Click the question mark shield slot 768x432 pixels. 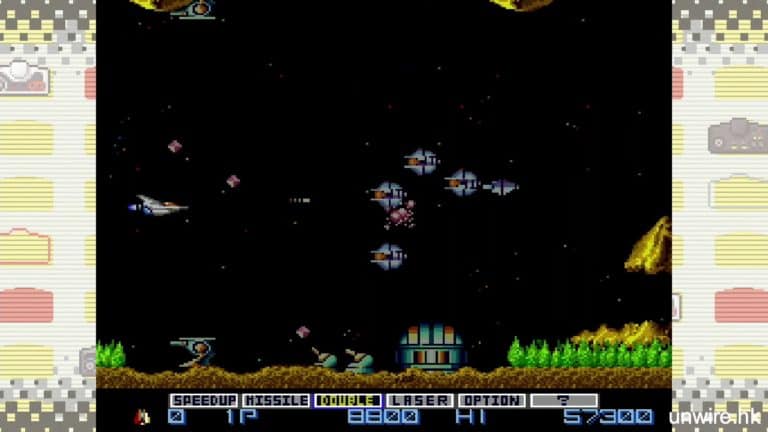click(563, 400)
